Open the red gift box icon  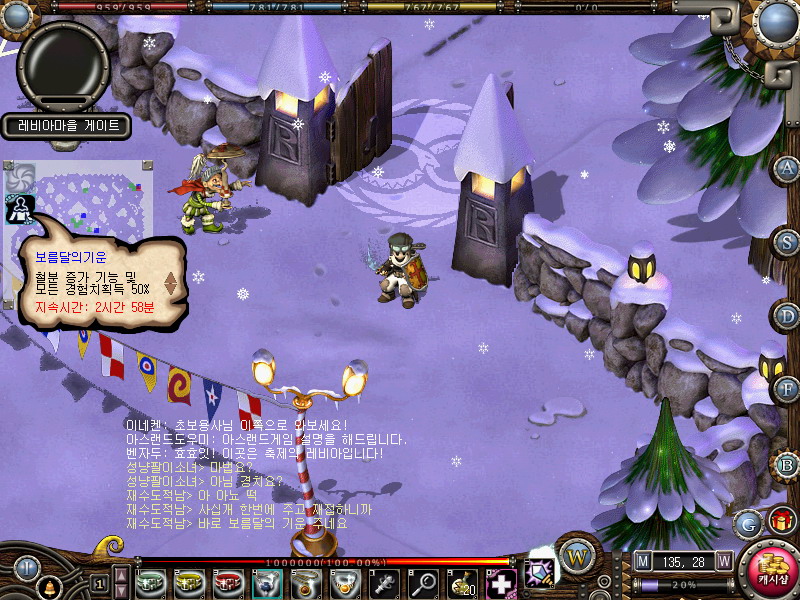pyautogui.click(x=782, y=520)
